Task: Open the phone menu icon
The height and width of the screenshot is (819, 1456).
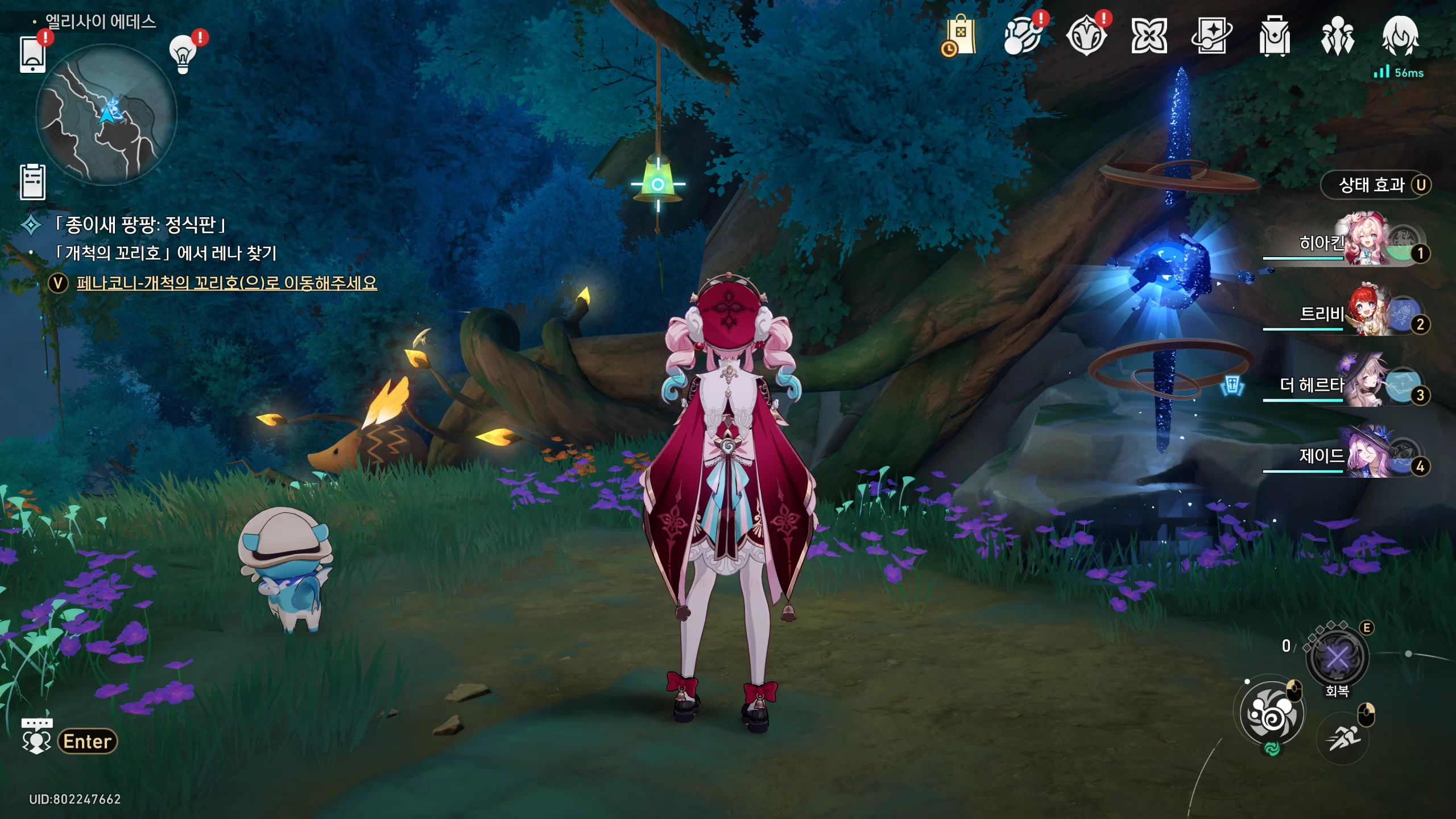Action: tap(32, 55)
